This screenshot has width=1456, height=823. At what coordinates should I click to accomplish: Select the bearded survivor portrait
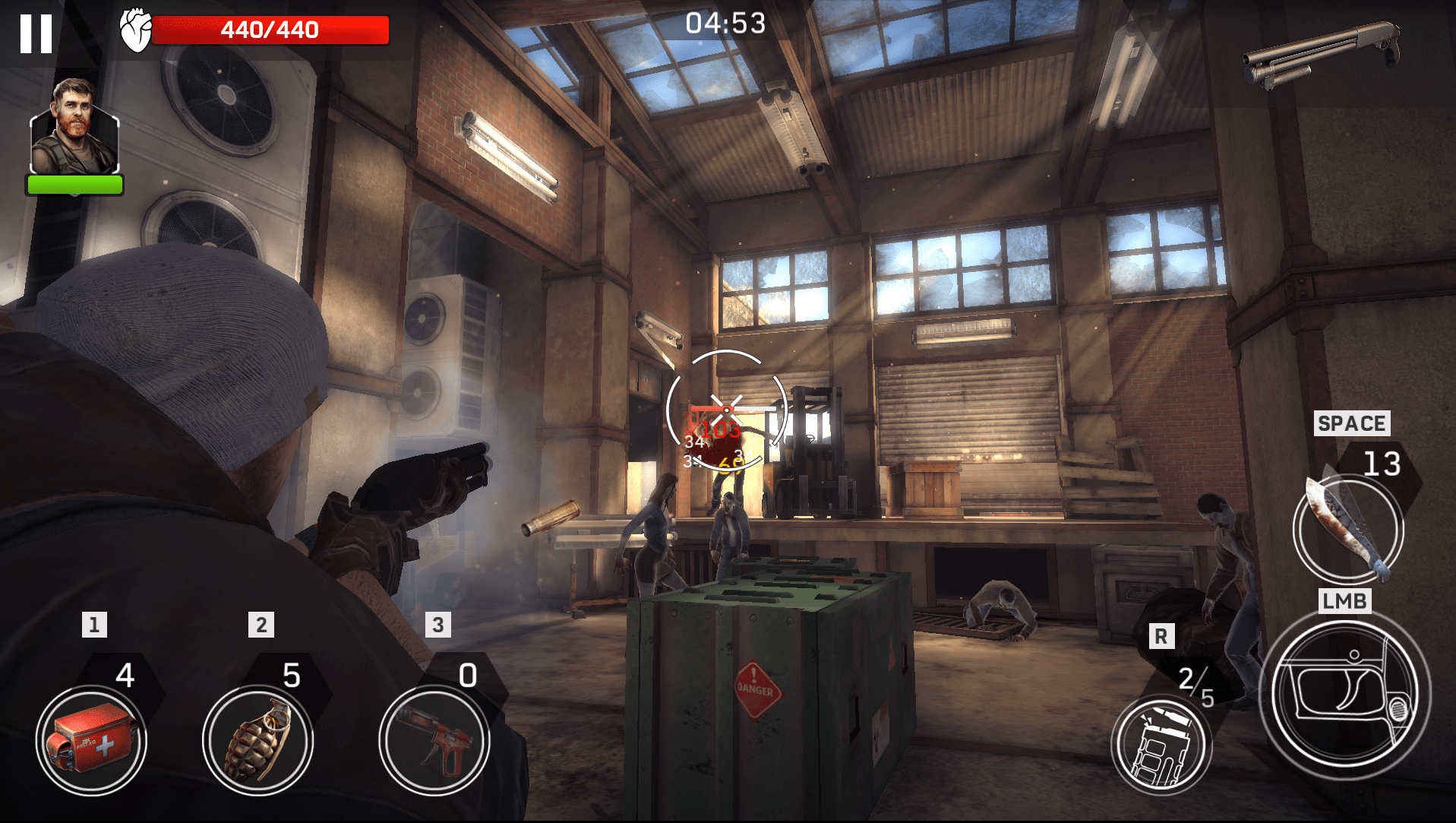[74, 129]
